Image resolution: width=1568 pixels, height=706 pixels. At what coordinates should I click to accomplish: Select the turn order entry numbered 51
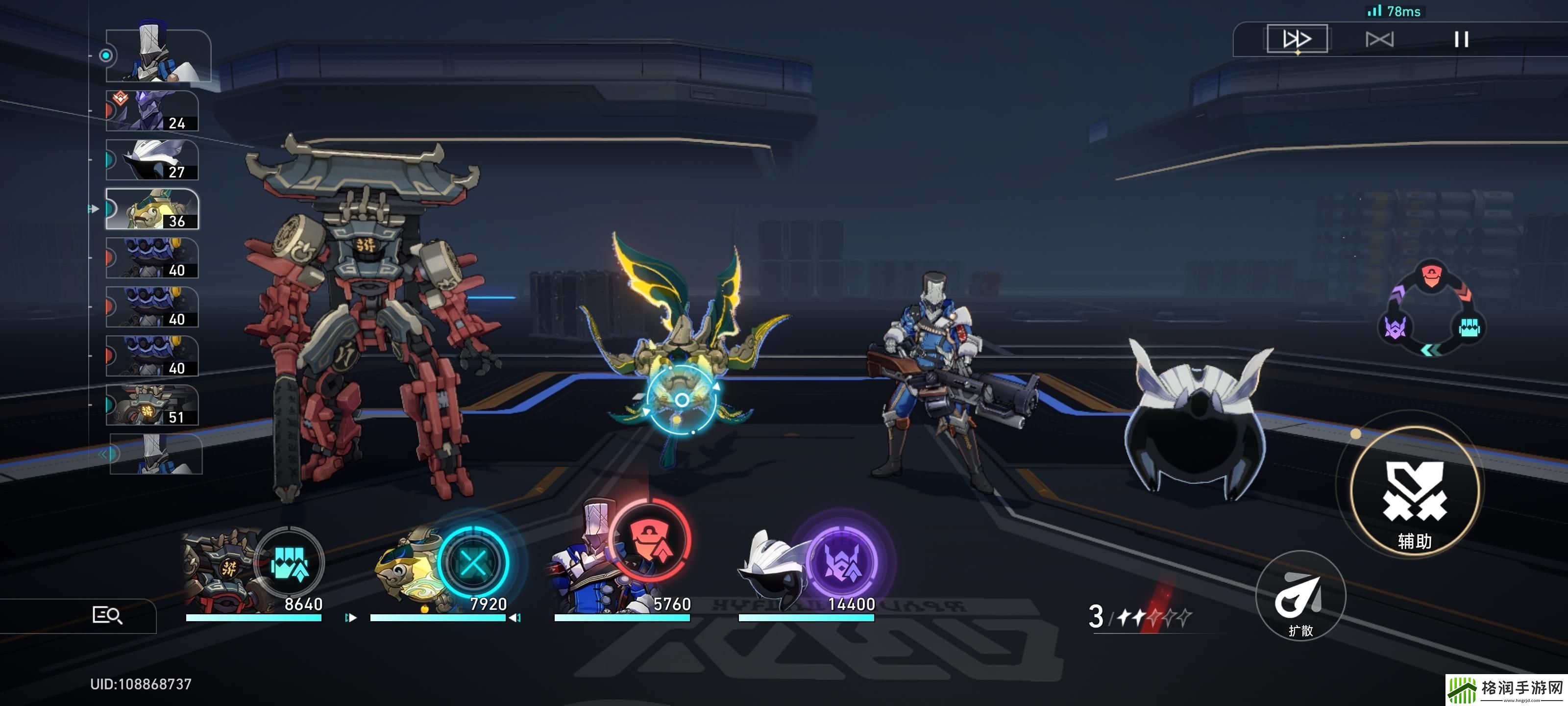152,405
